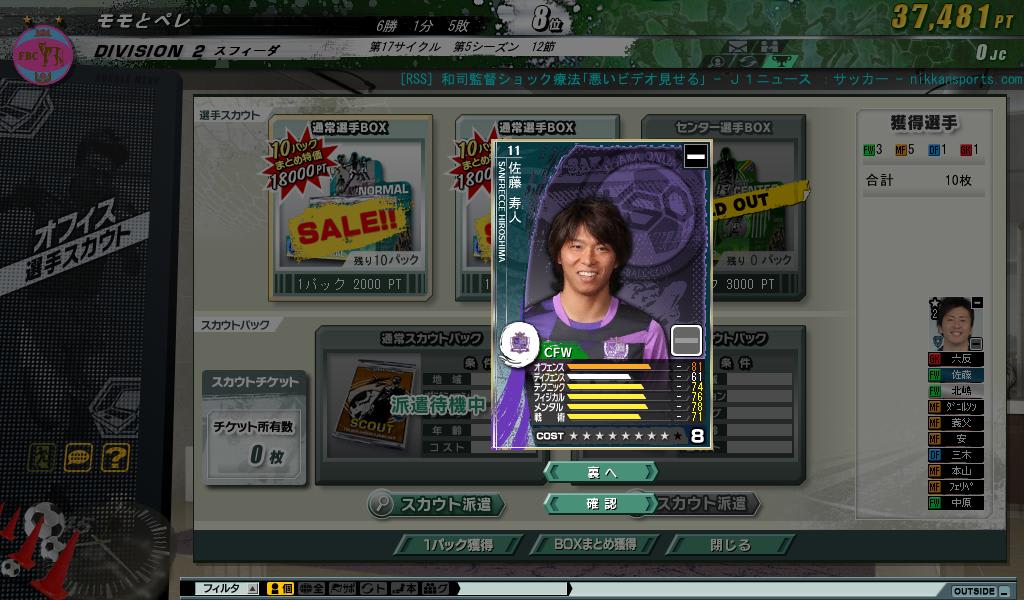This screenshot has height=600, width=1024.
Task: Click the OUTSIDE button on the bottom bar
Action: (x=973, y=590)
